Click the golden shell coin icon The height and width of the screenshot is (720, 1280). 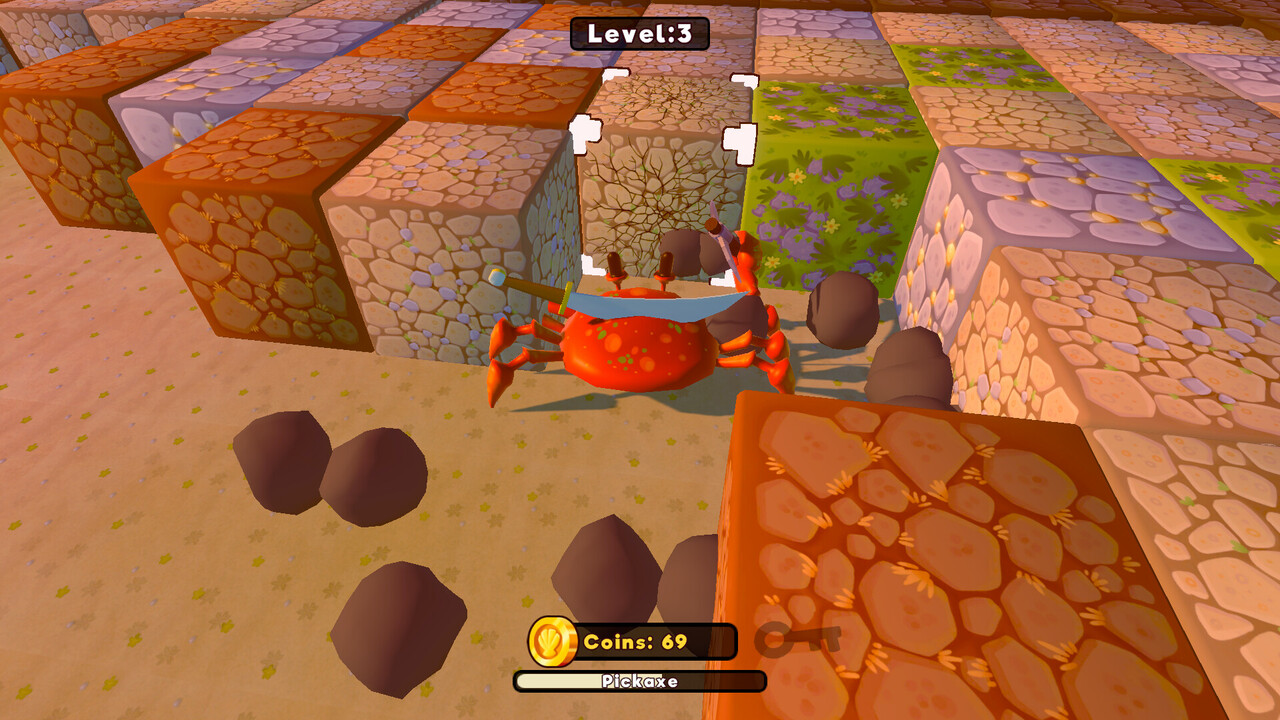pos(550,640)
